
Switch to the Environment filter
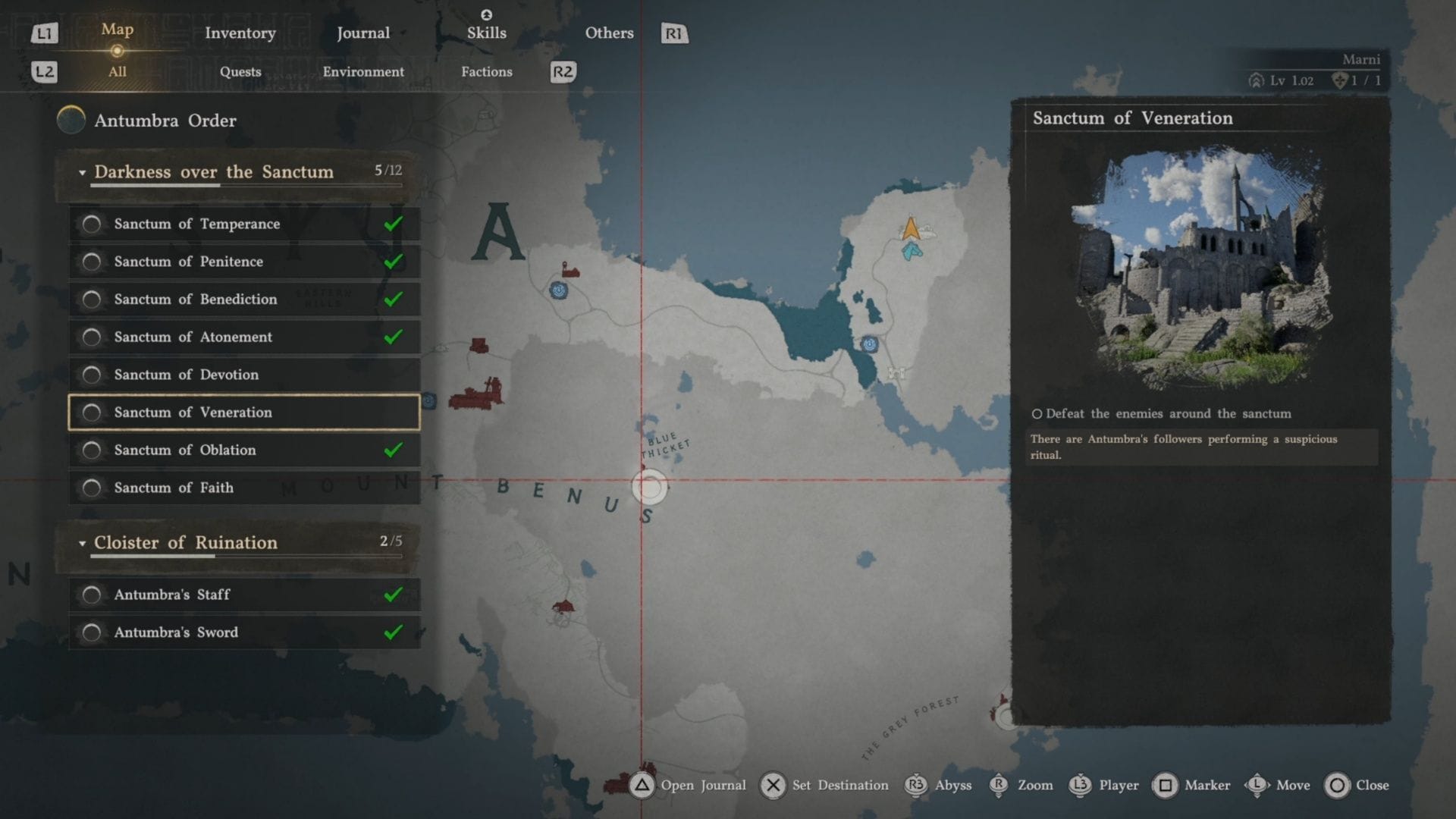click(x=363, y=72)
